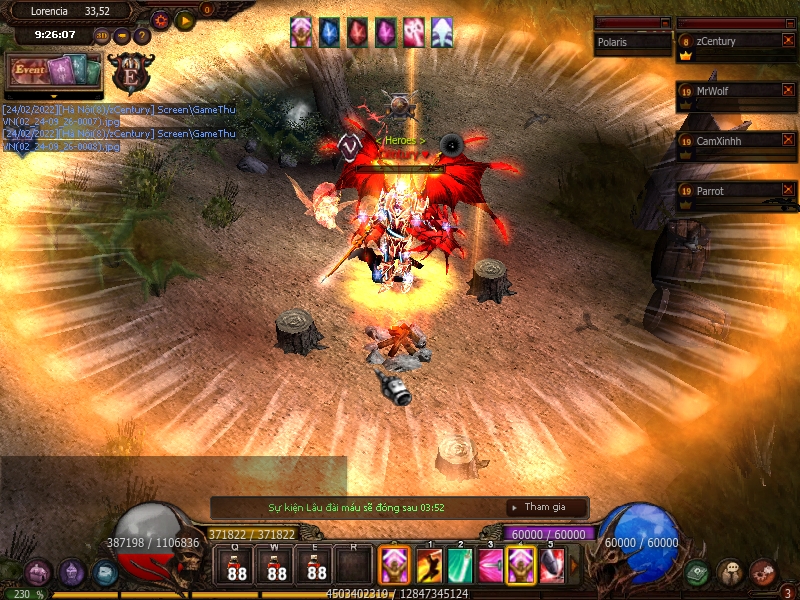The image size is (800, 600).
Task: Join the event with Tham gia button
Action: [545, 507]
